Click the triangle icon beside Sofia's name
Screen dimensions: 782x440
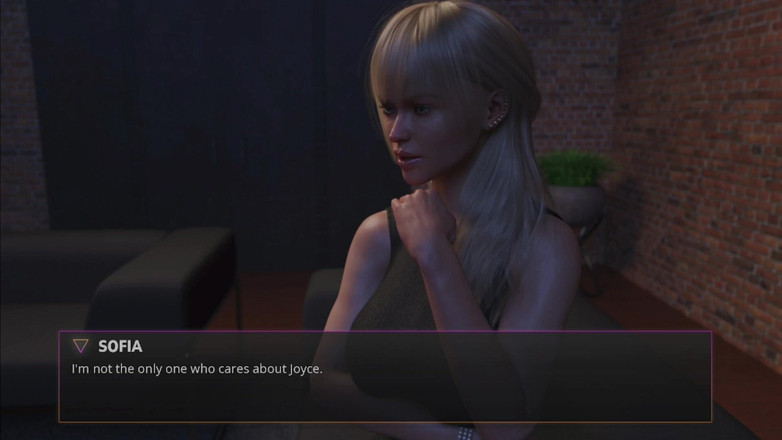click(81, 346)
